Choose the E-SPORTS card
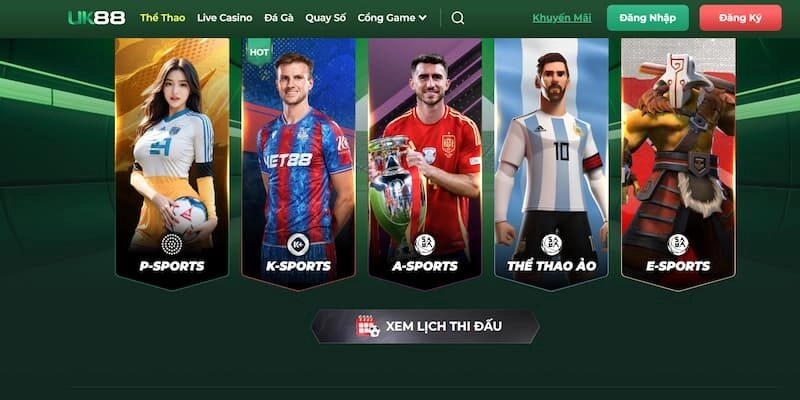The width and height of the screenshot is (800, 400). pos(678,160)
